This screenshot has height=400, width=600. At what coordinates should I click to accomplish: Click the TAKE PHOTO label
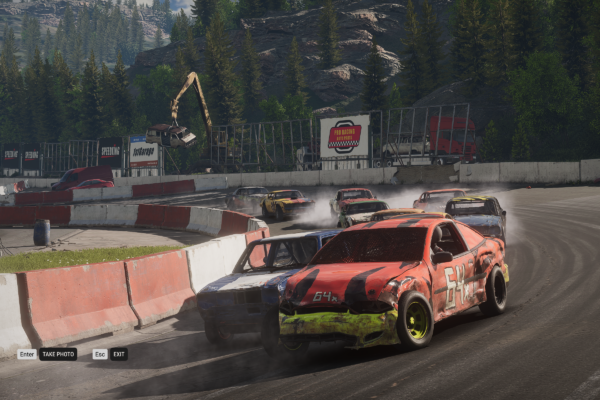[58, 354]
